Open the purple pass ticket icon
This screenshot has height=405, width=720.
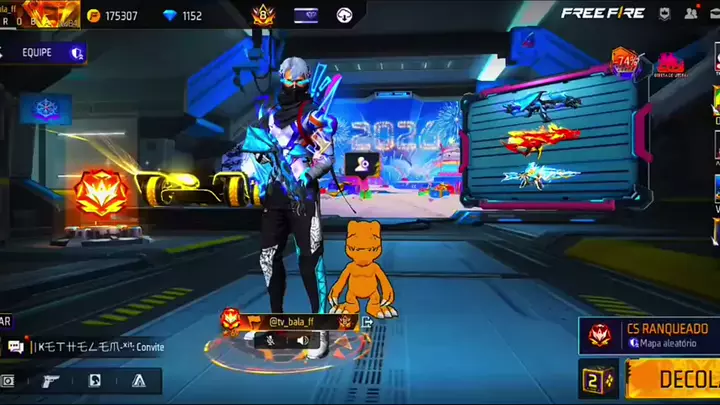click(305, 15)
